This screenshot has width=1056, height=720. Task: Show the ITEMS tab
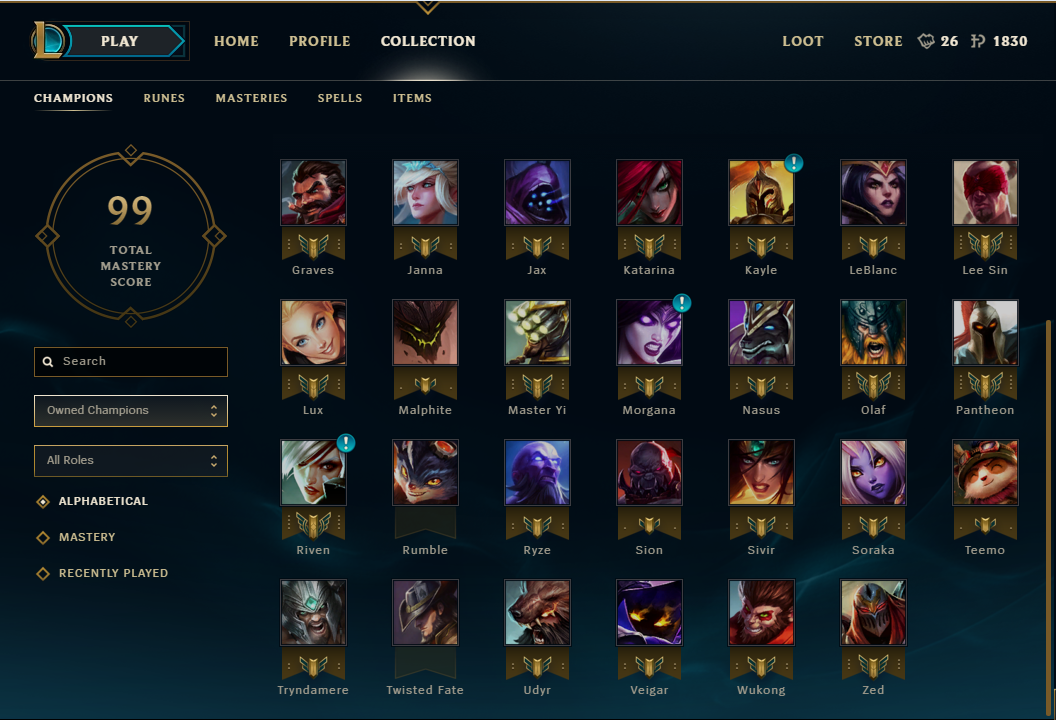point(412,98)
